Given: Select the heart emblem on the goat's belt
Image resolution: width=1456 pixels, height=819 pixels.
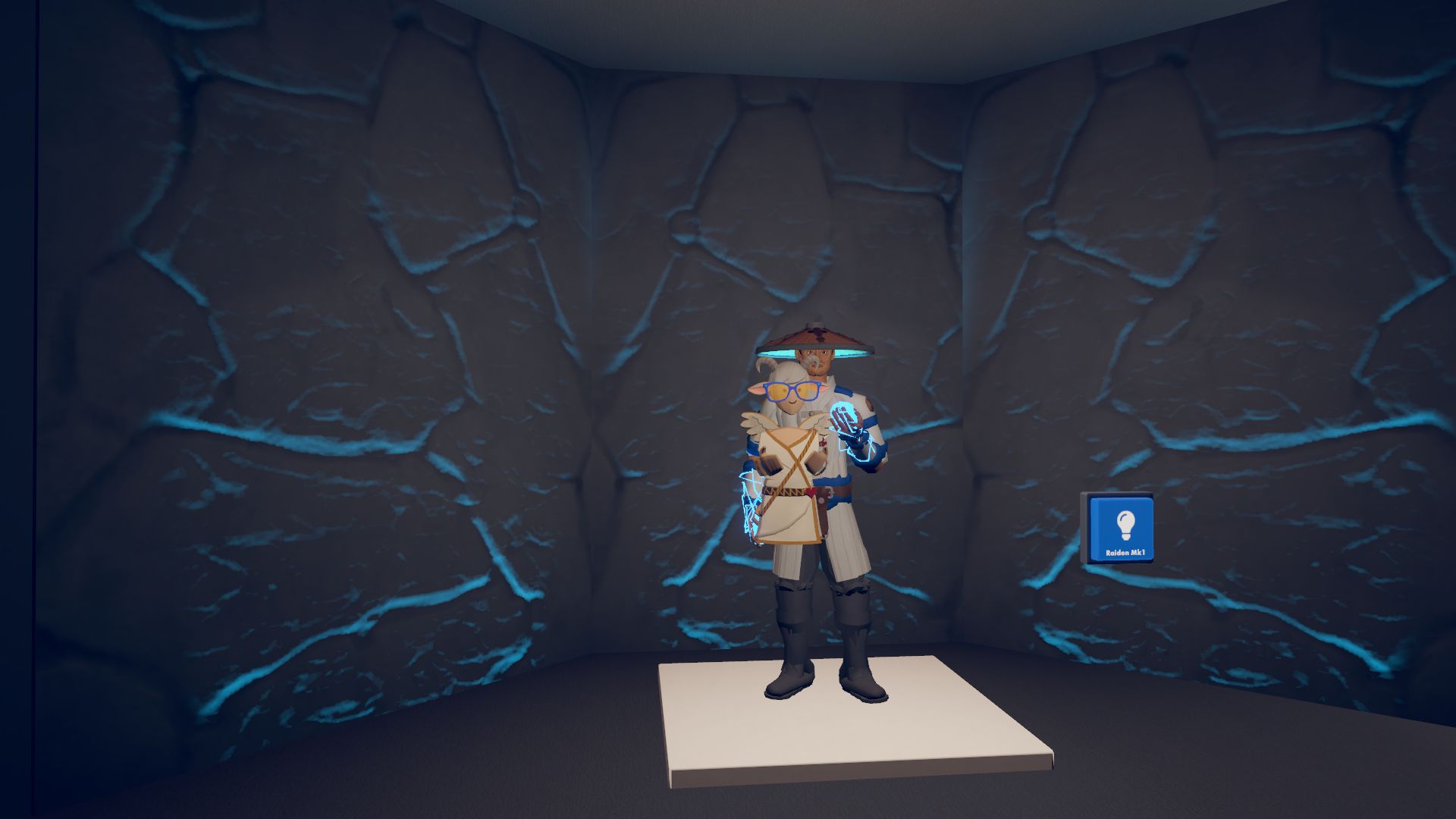Looking at the screenshot, I should [810, 491].
